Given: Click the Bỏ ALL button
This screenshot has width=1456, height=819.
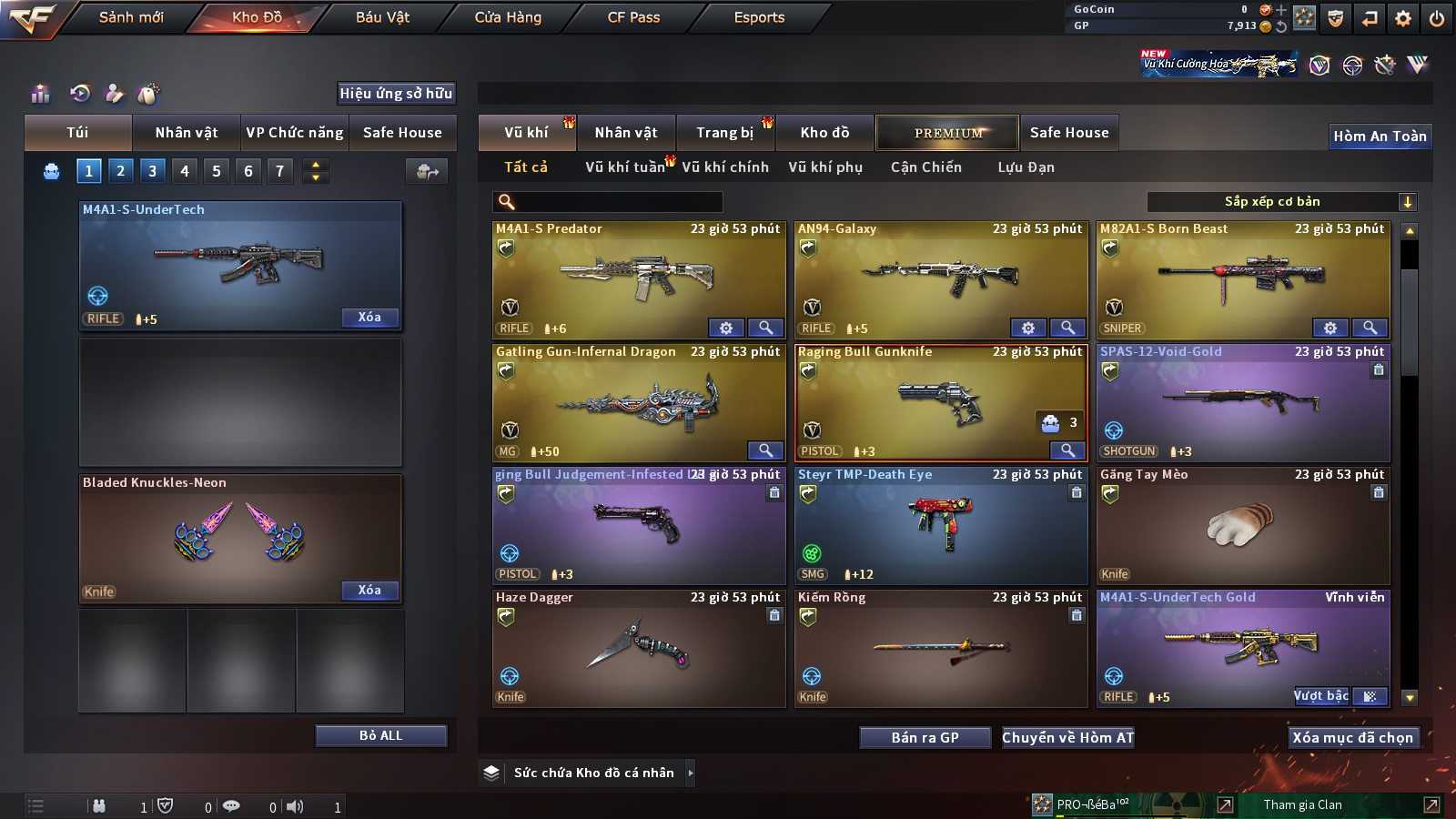Looking at the screenshot, I should [380, 735].
